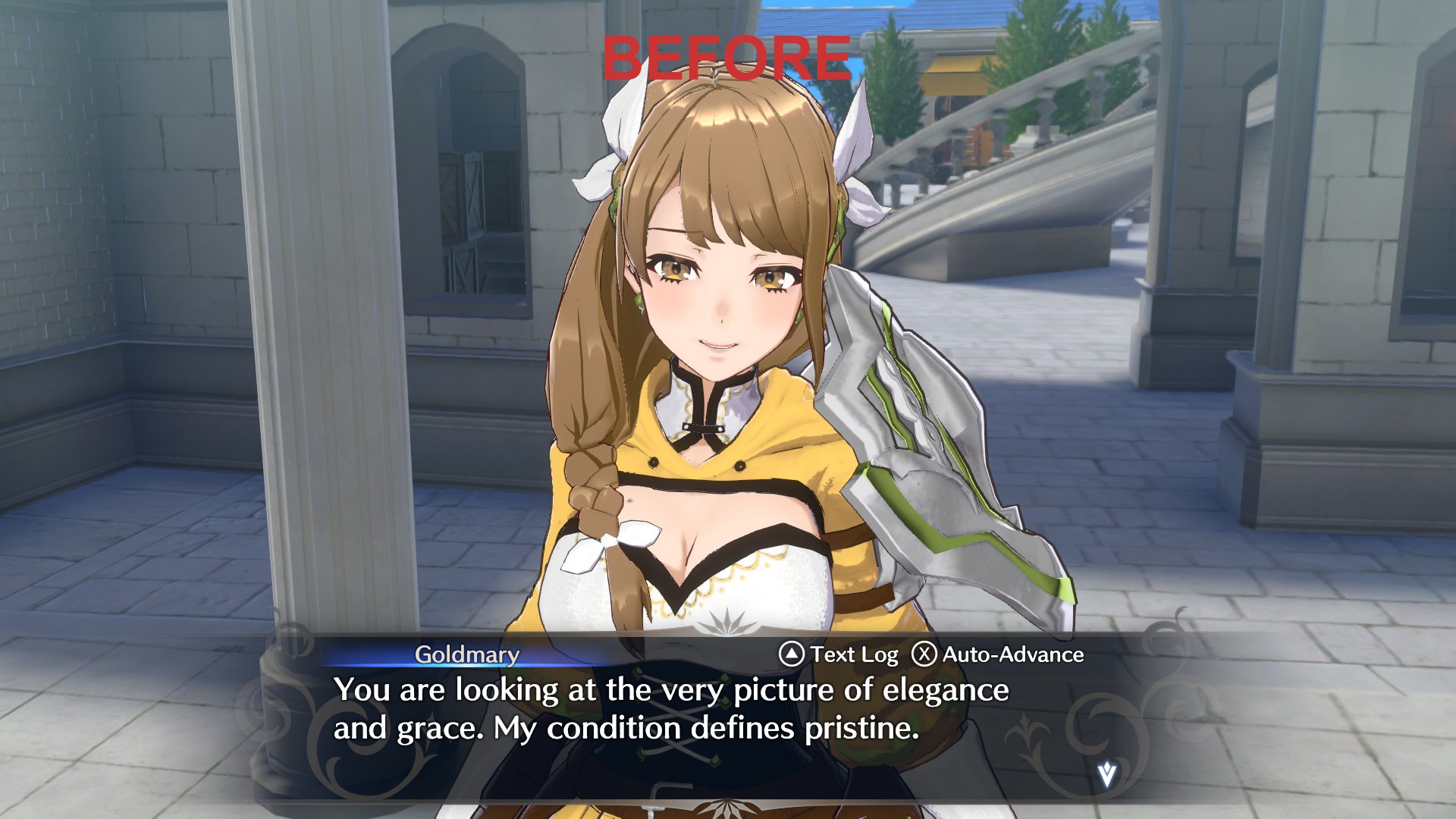Advance dialogue with the continue arrow

1106,775
